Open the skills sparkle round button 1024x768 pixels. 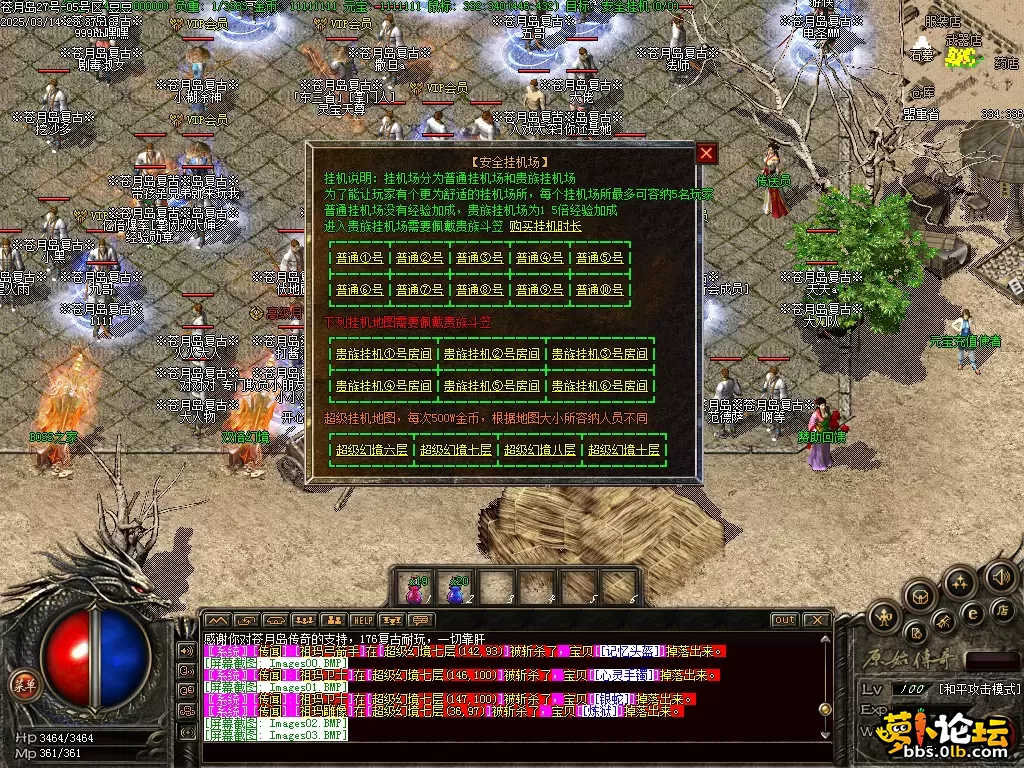pos(959,582)
